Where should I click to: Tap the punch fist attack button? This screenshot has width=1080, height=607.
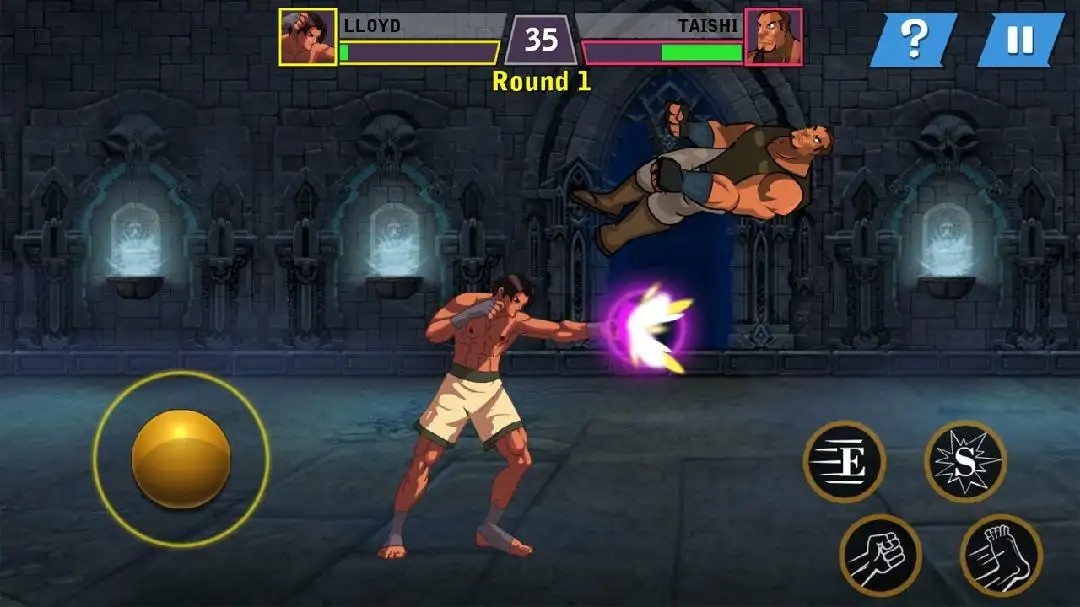(880, 556)
